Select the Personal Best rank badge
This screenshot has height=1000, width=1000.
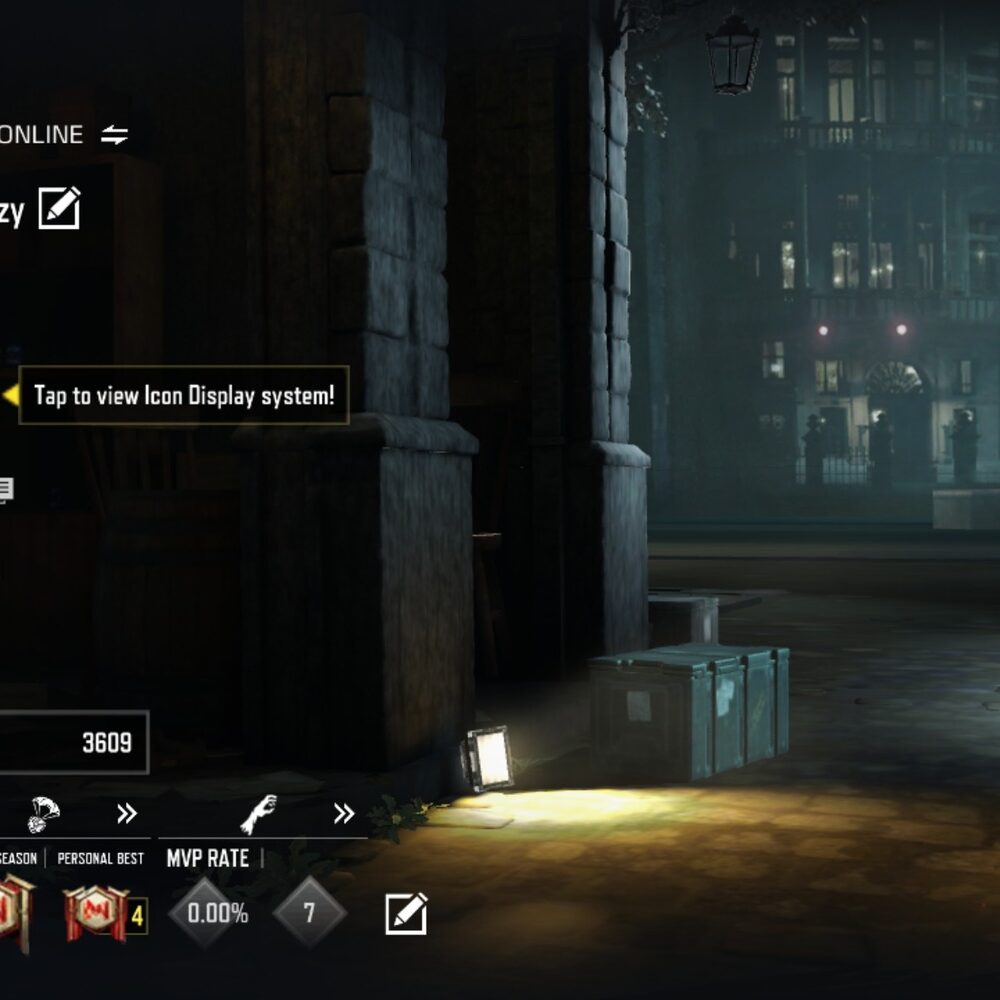[96, 914]
